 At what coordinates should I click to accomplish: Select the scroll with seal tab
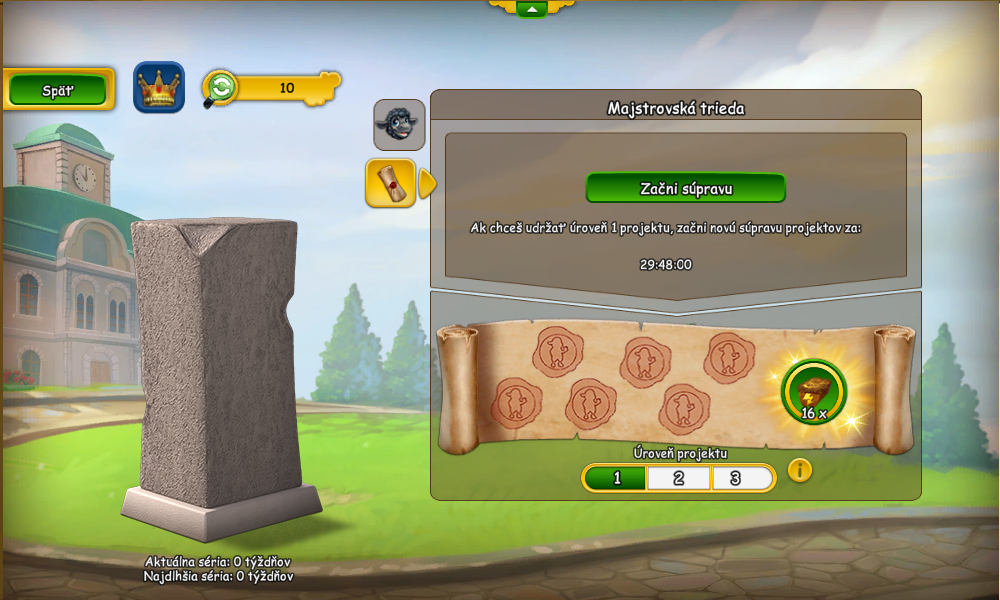pyautogui.click(x=390, y=183)
